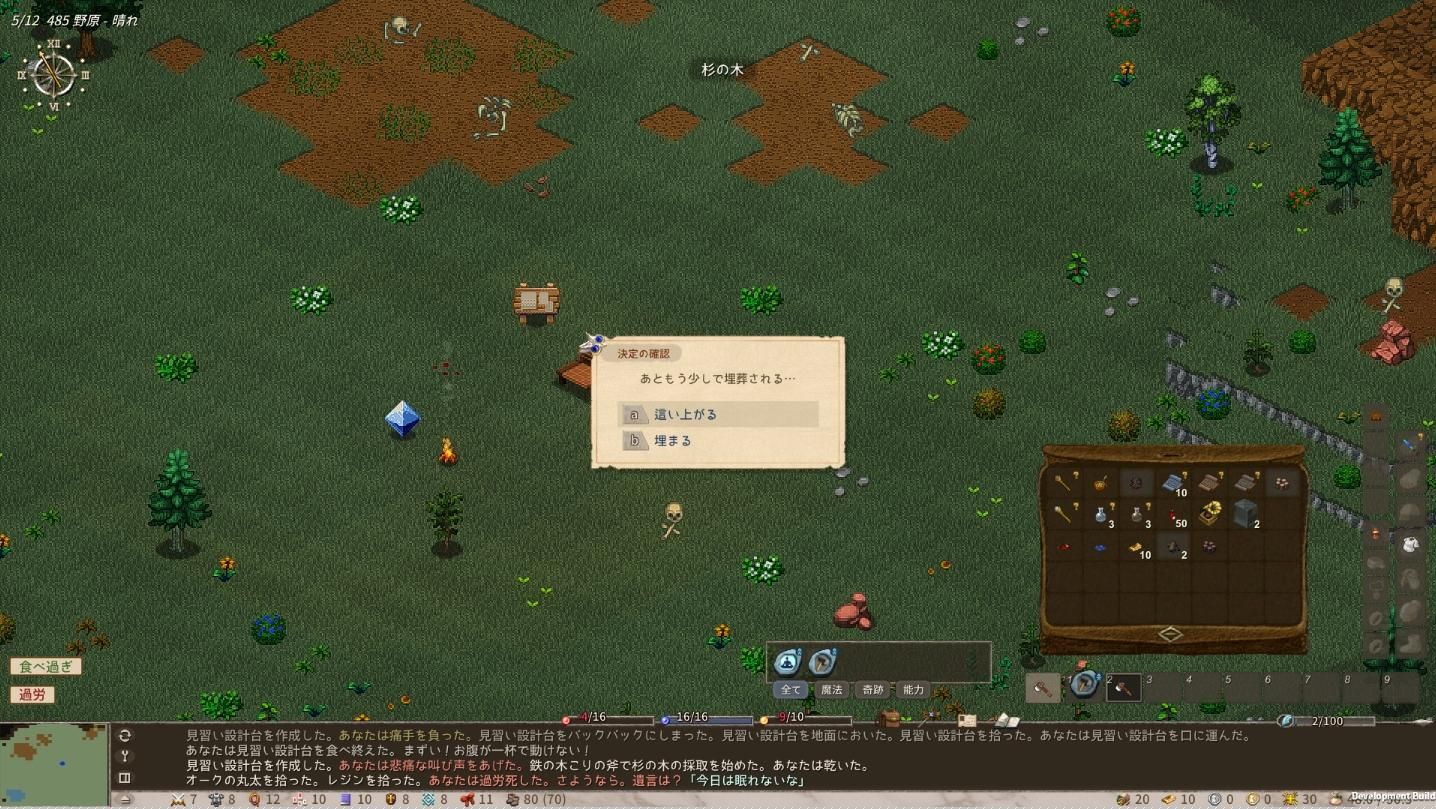The width and height of the screenshot is (1436, 809).
Task: Switch to the 能力 tab in the ability window
Action: pos(912,689)
